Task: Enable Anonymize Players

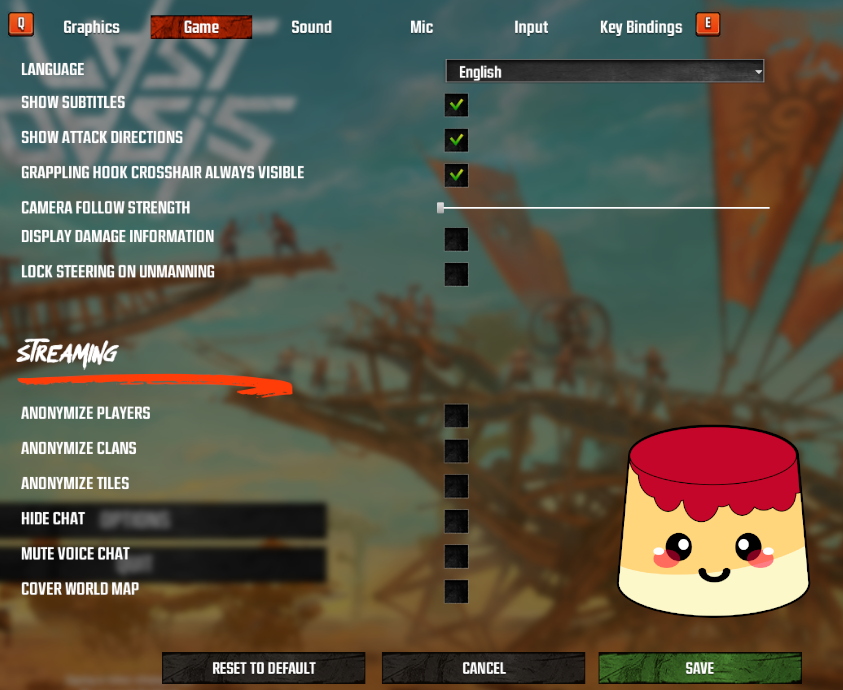Action: [x=456, y=416]
